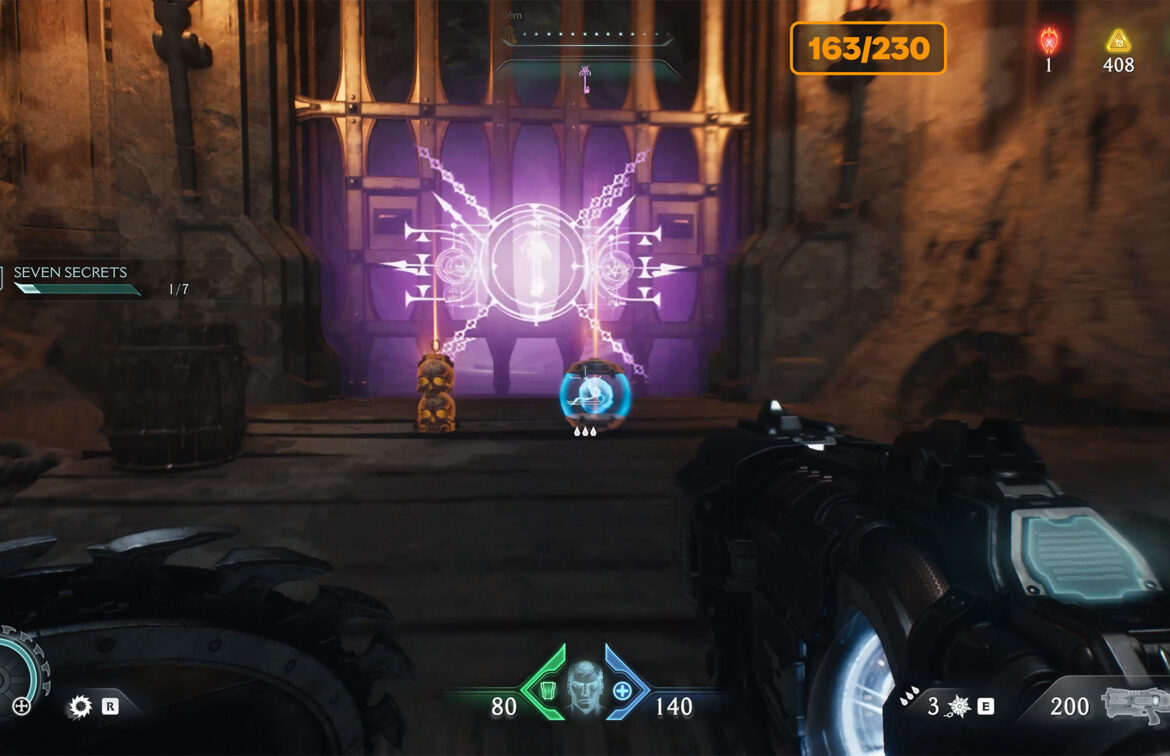Image resolution: width=1170 pixels, height=756 pixels.
Task: Open the Seven Secrets objective tracker
Action: (70, 273)
